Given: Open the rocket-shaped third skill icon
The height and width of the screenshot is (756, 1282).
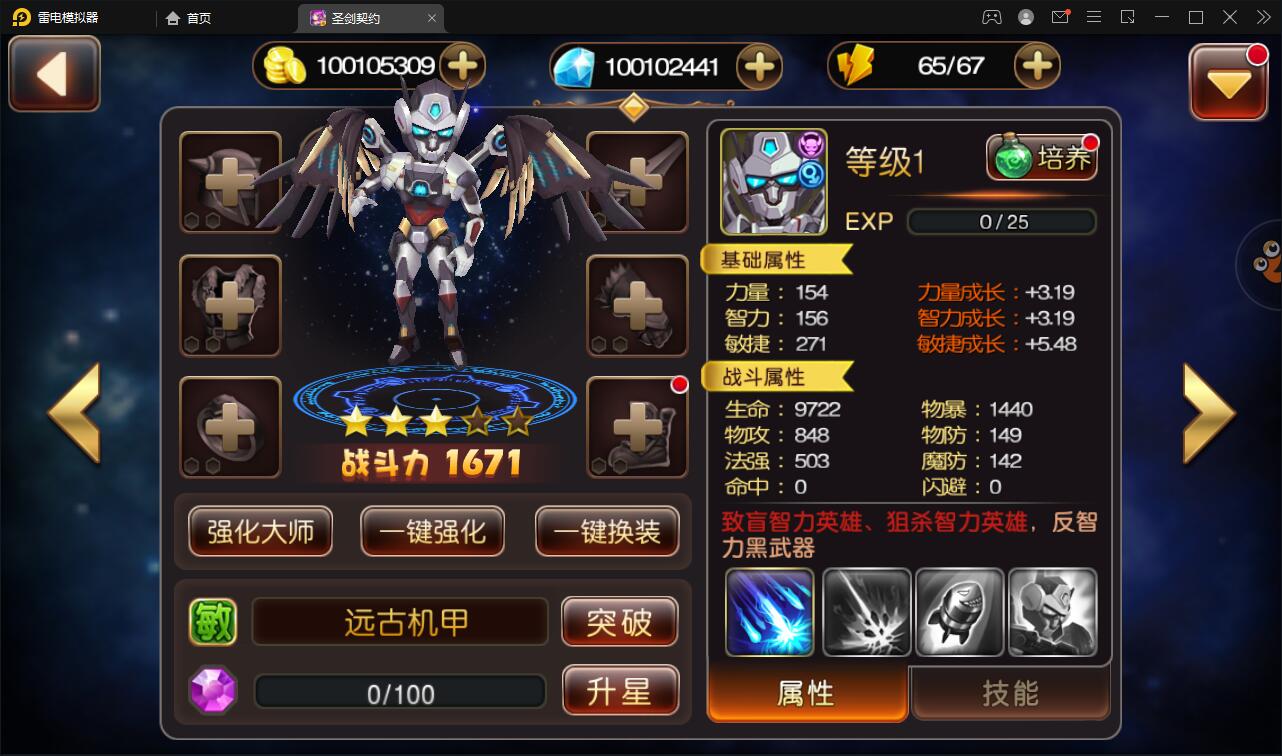Looking at the screenshot, I should pyautogui.click(x=959, y=611).
